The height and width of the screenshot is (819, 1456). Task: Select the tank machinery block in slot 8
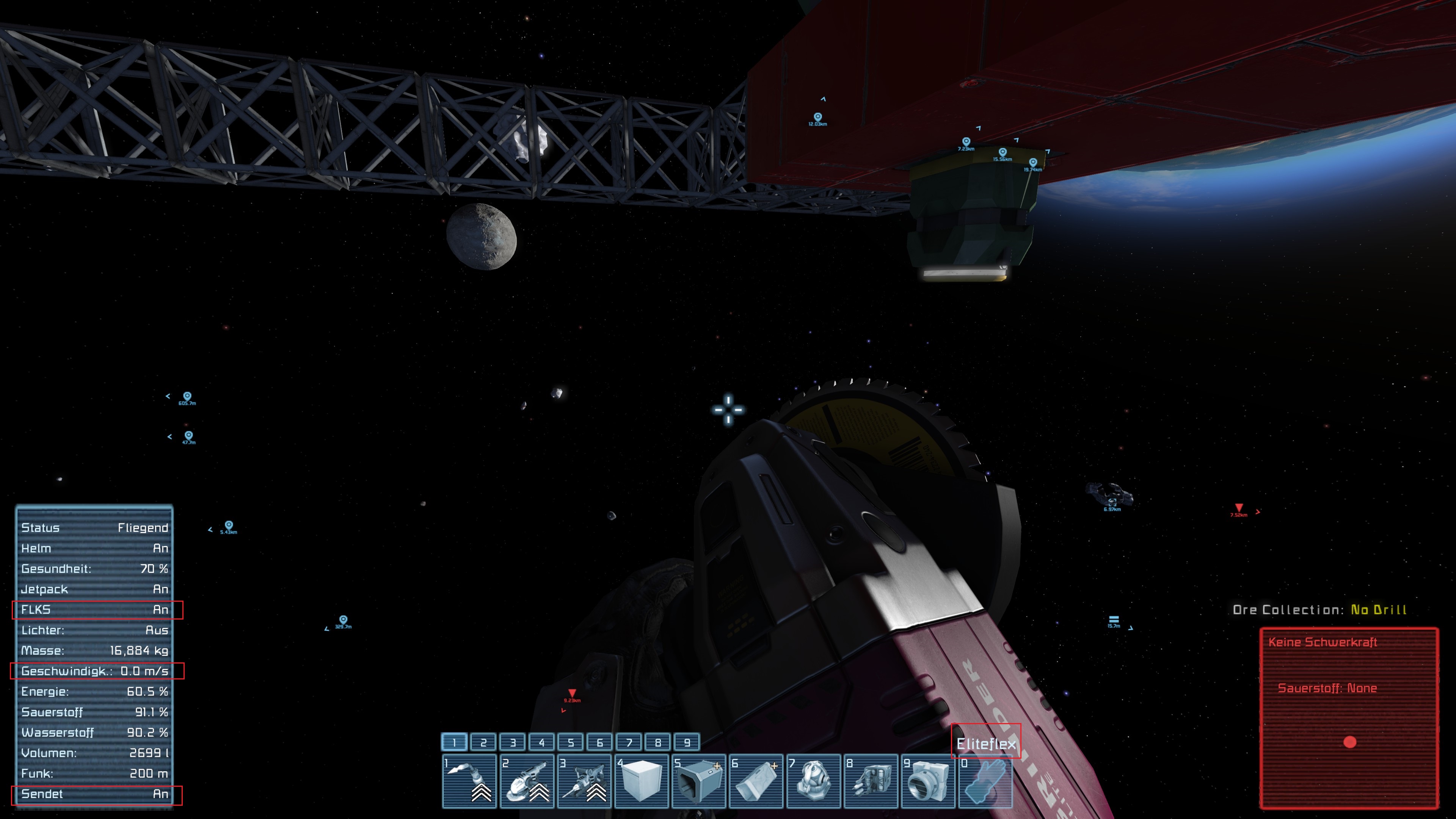click(871, 781)
